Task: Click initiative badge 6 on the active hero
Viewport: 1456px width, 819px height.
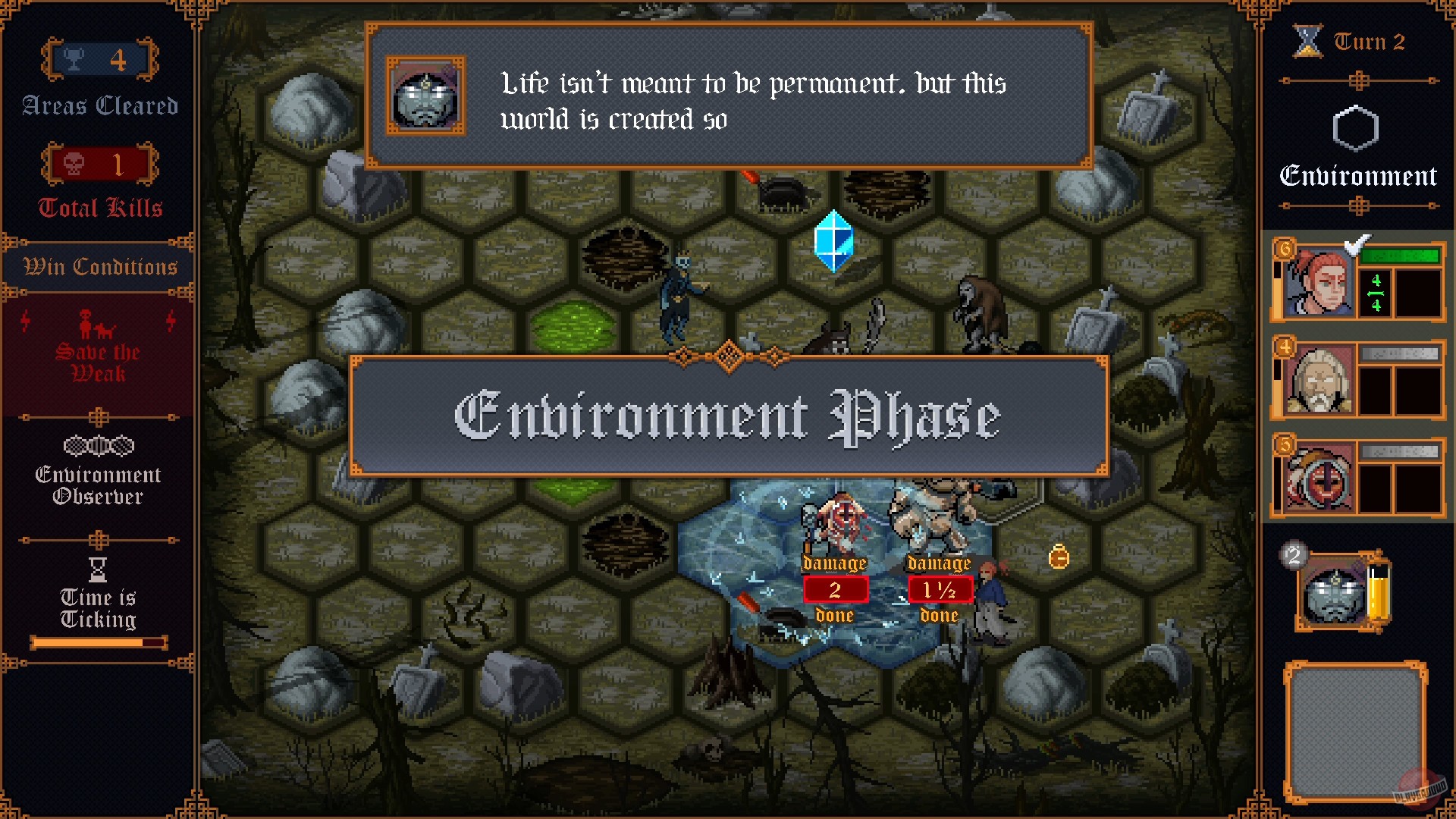Action: 1285,247
